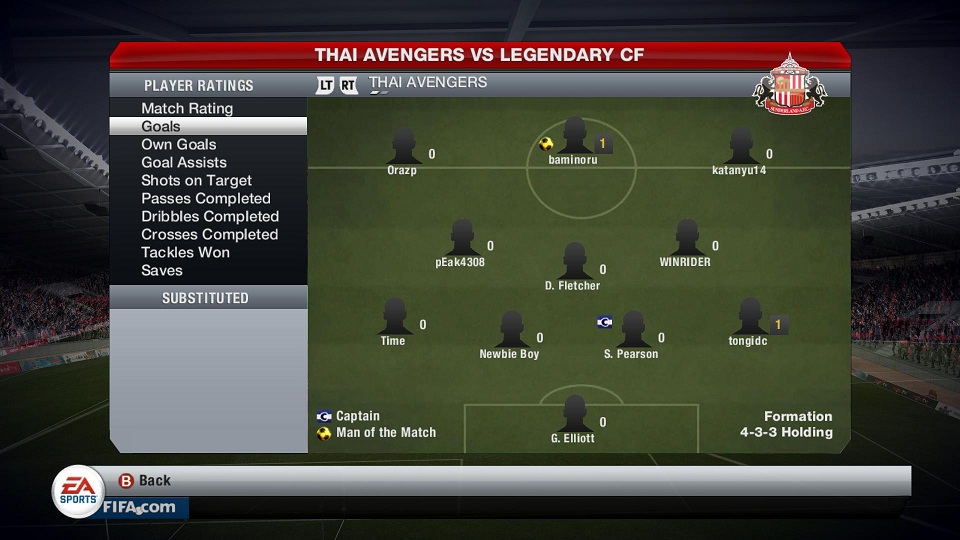
Task: Select midfielder D. Fletcher
Action: click(x=573, y=264)
